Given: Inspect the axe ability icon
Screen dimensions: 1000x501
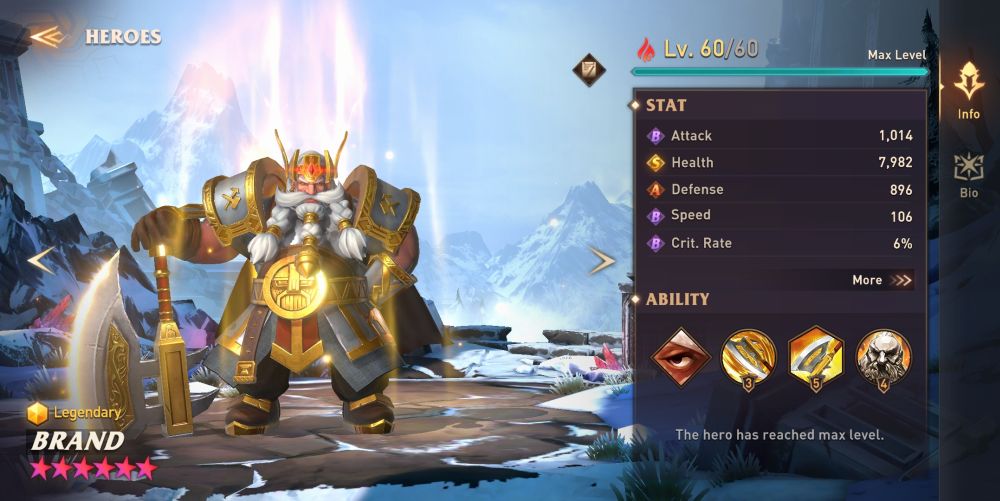Looking at the screenshot, I should tap(816, 357).
